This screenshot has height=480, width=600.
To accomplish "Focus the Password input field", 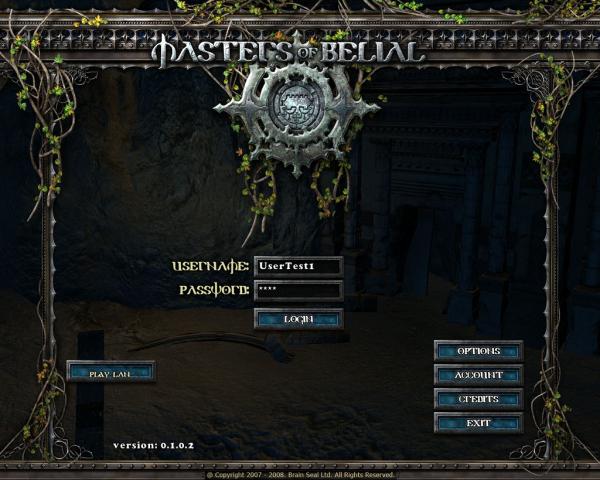I will [298, 291].
